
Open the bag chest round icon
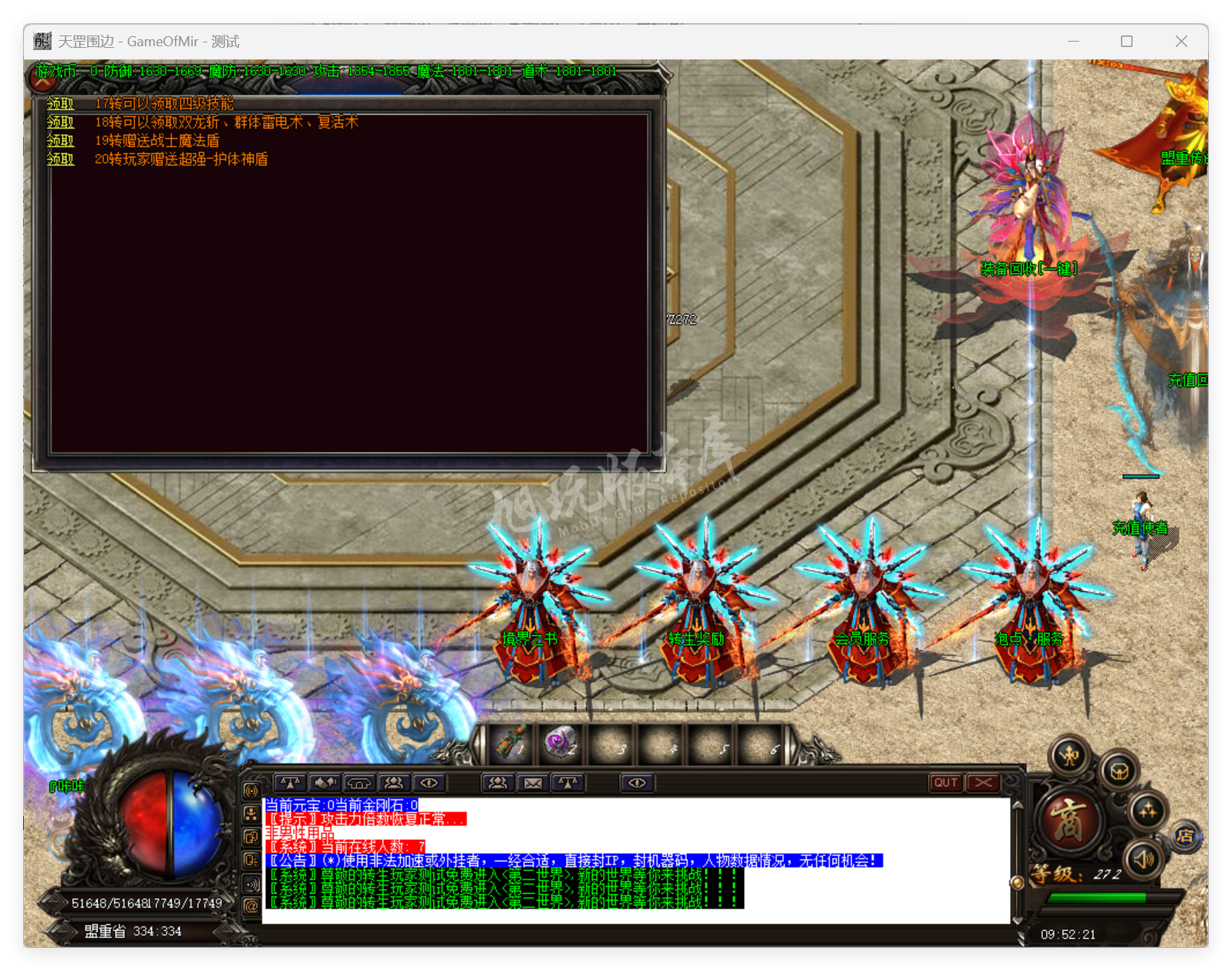click(1119, 771)
